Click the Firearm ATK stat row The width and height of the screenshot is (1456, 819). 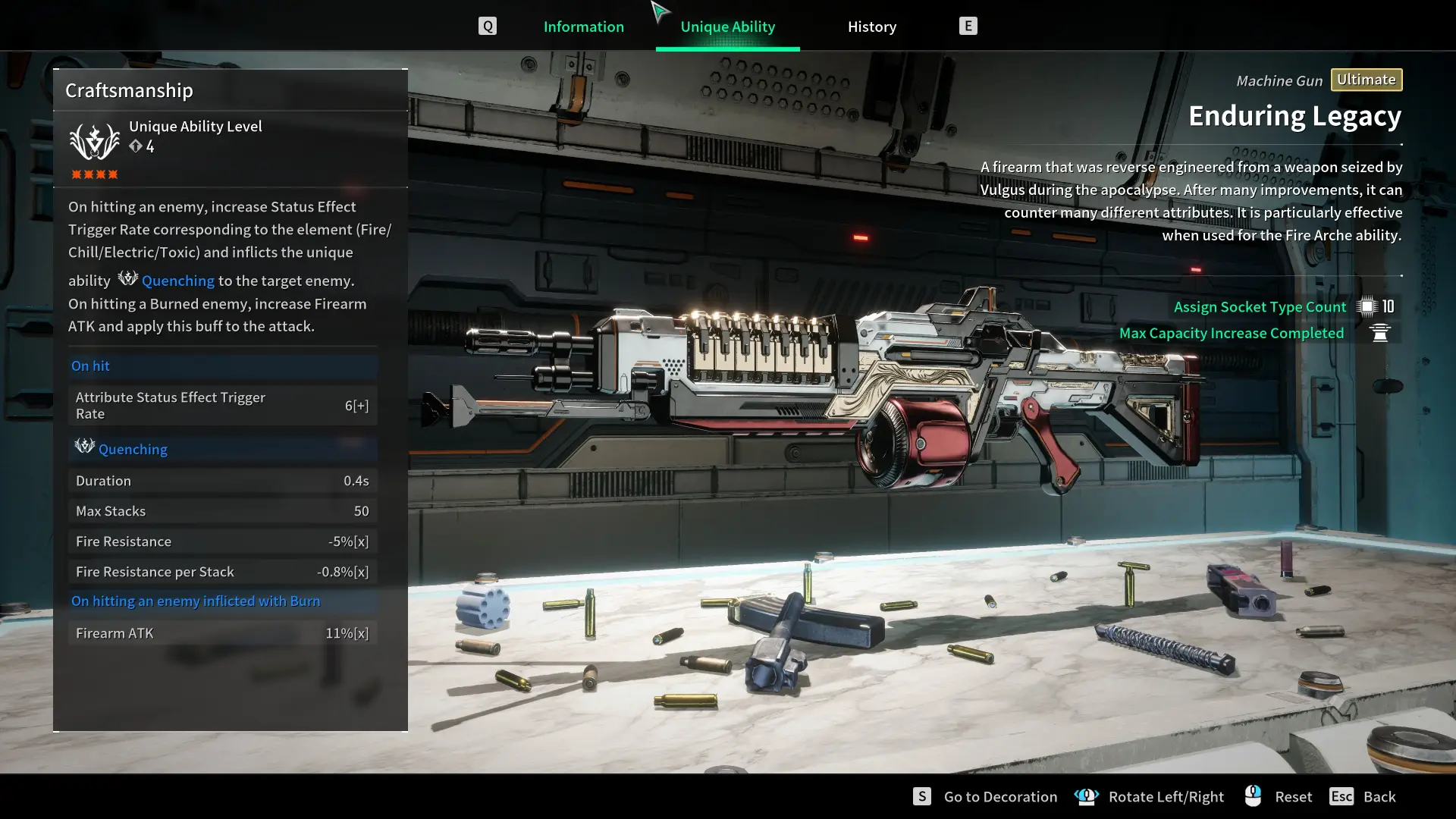point(222,633)
